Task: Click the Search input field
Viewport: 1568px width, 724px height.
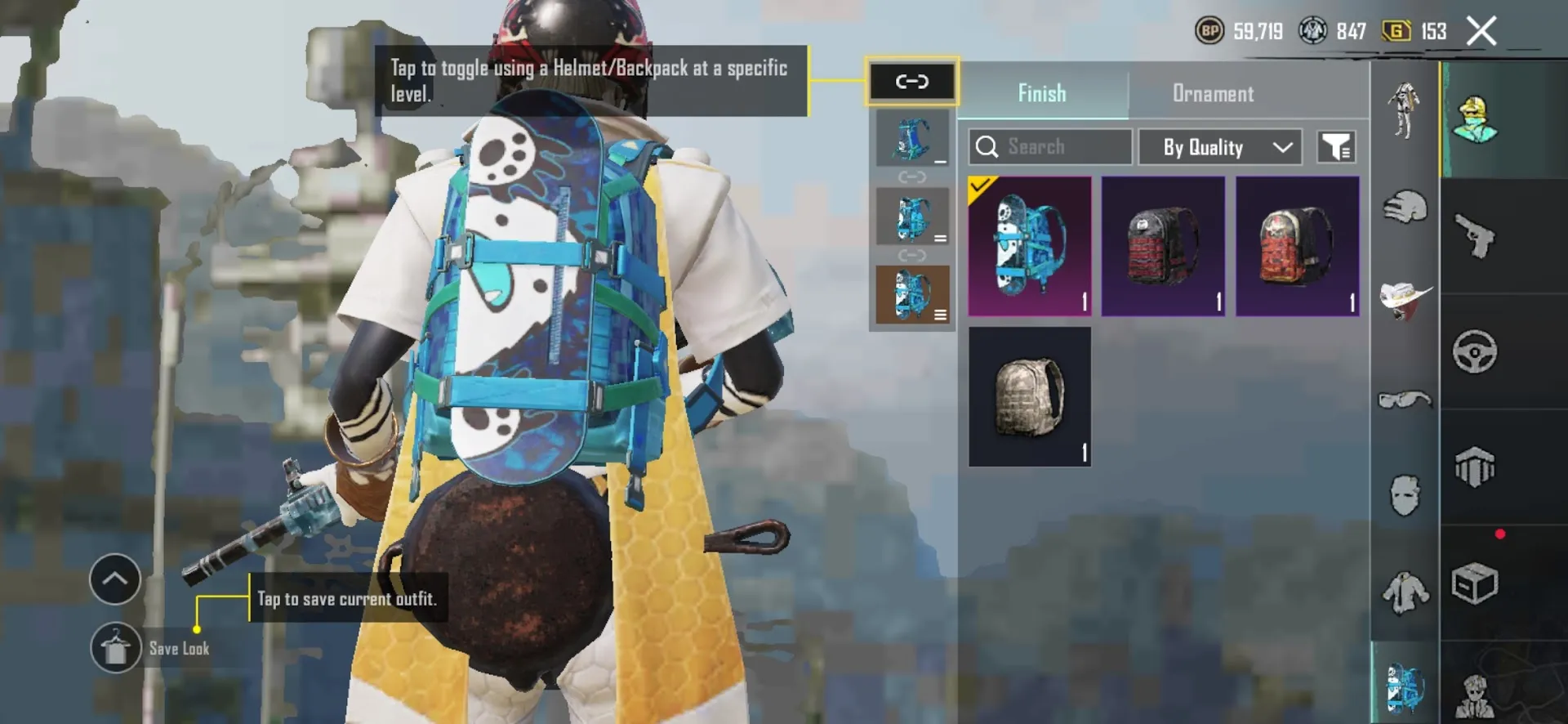Action: click(x=1049, y=147)
